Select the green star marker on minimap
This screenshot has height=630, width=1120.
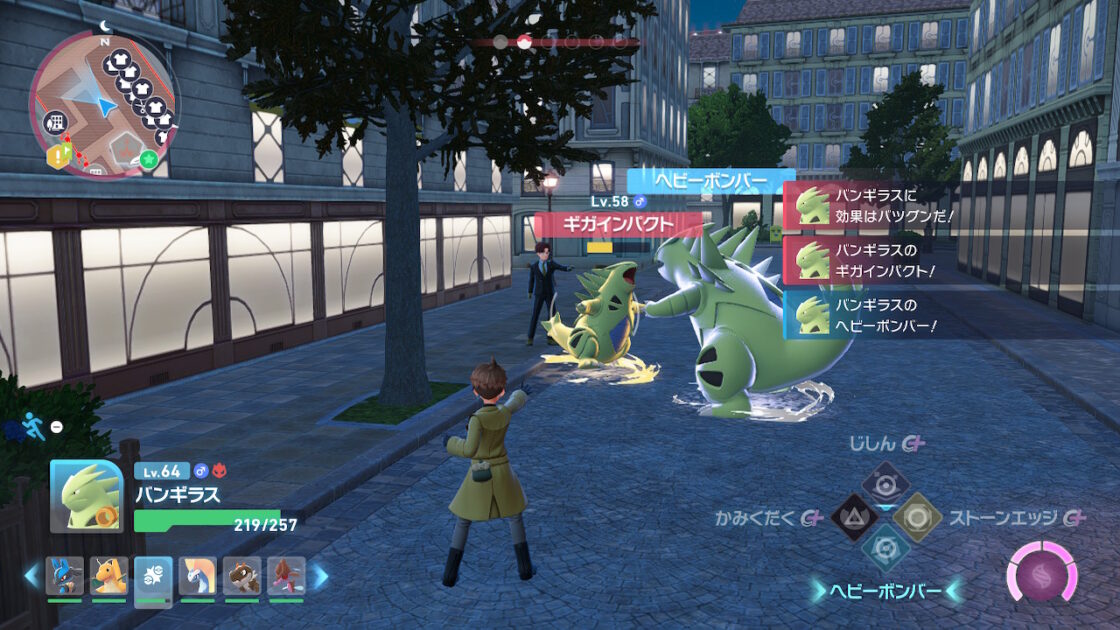148,159
